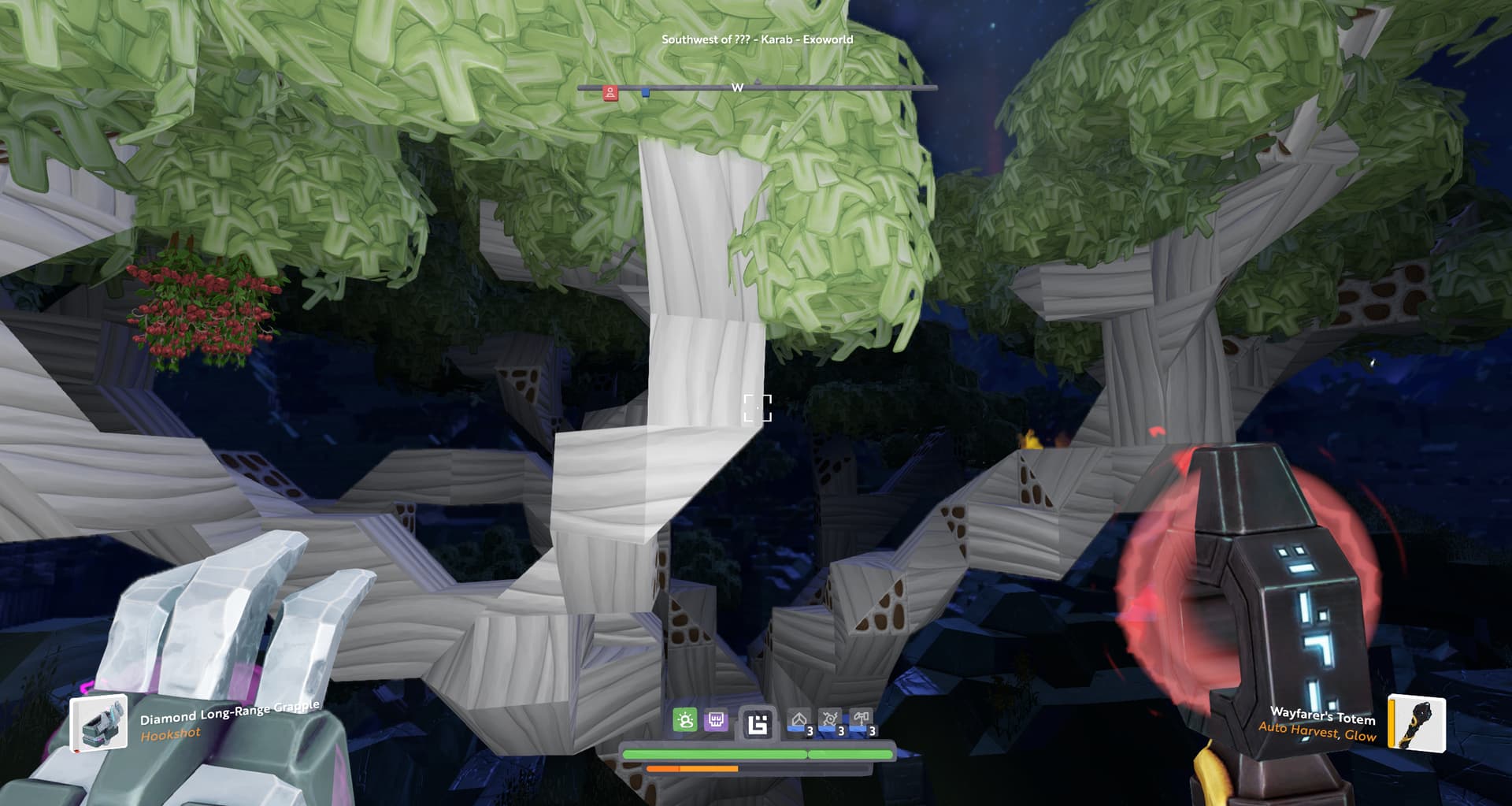Click the house-shaped buff icon
Screen dimensions: 1512x806
(x=799, y=722)
